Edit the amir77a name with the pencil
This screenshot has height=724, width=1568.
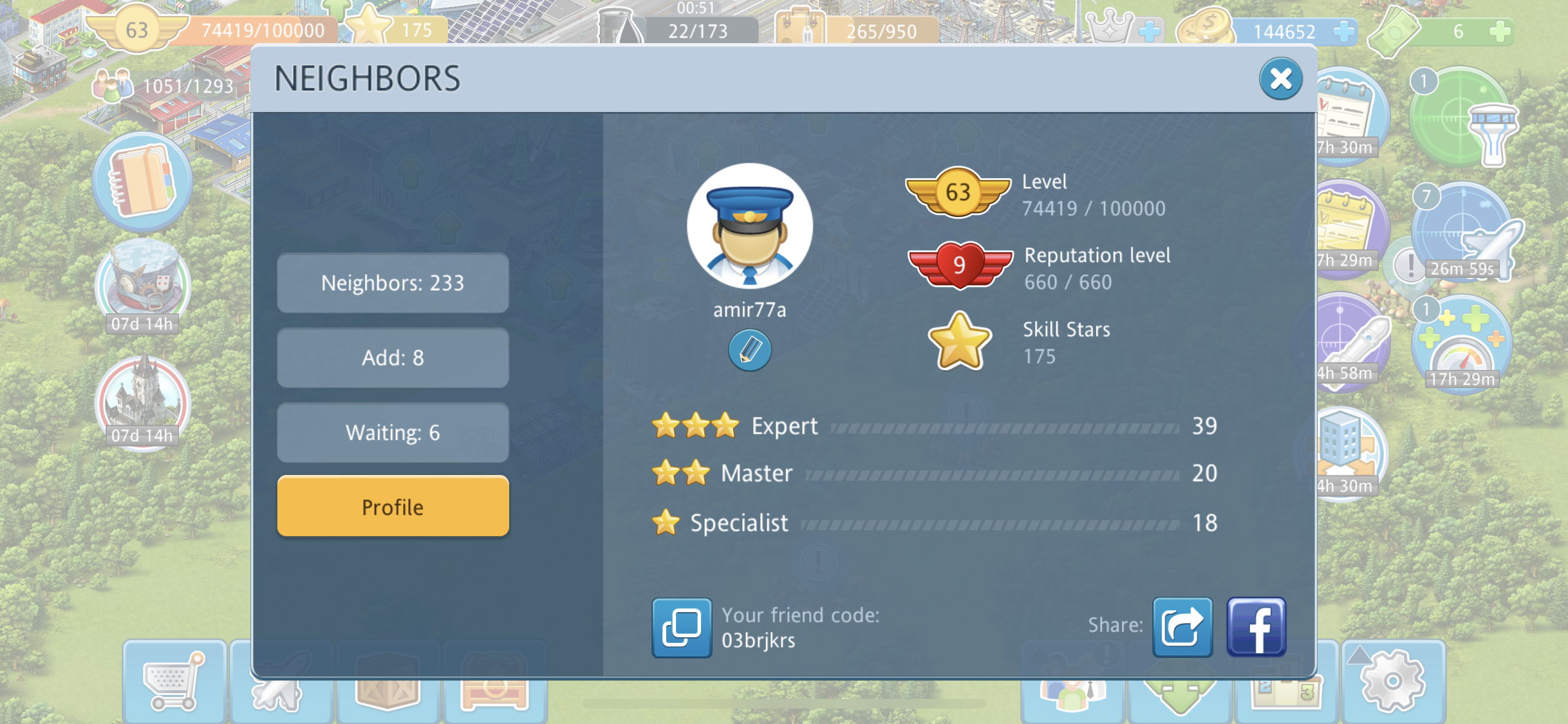749,351
